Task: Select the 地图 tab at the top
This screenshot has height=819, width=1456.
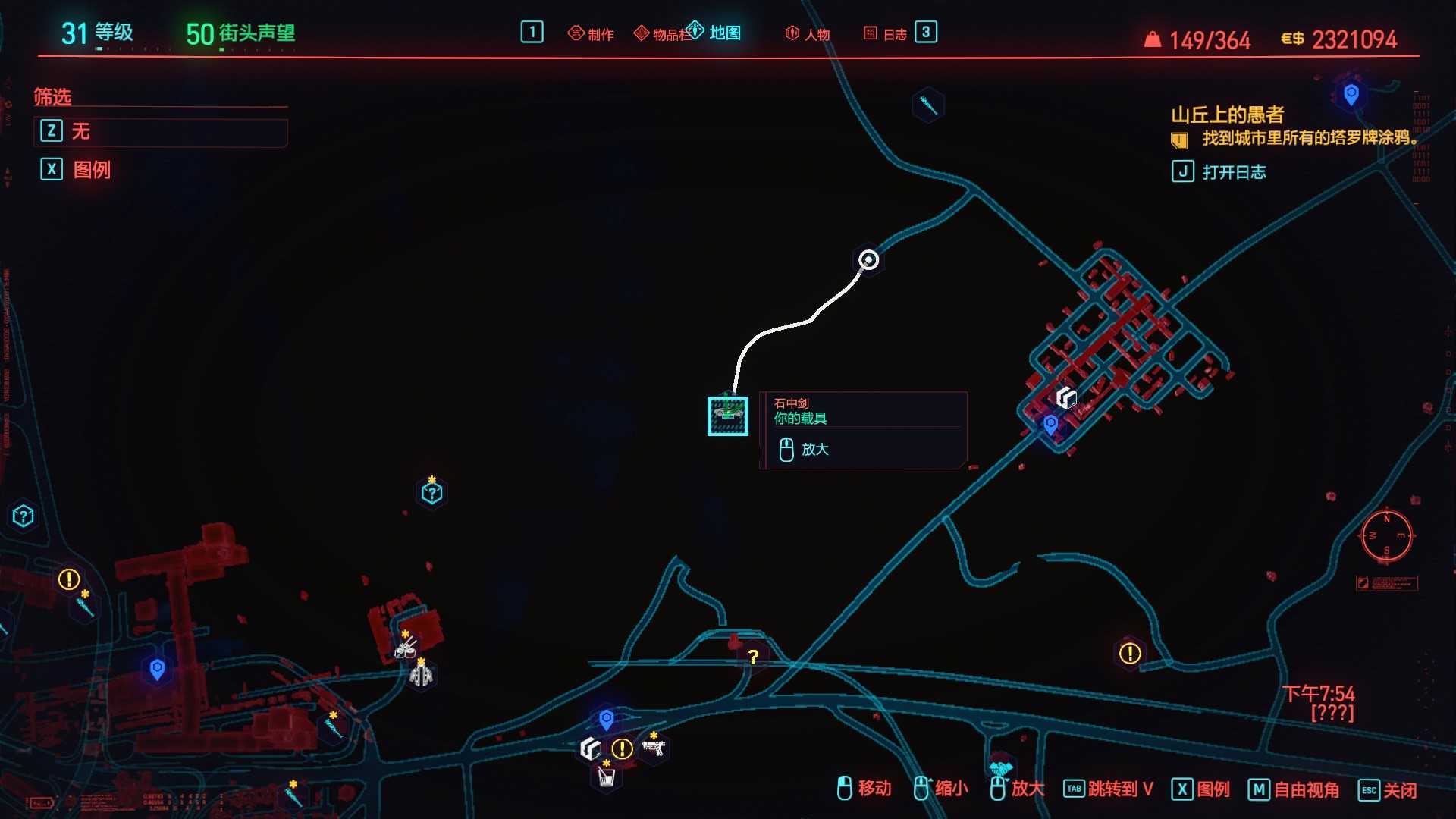Action: pyautogui.click(x=713, y=33)
